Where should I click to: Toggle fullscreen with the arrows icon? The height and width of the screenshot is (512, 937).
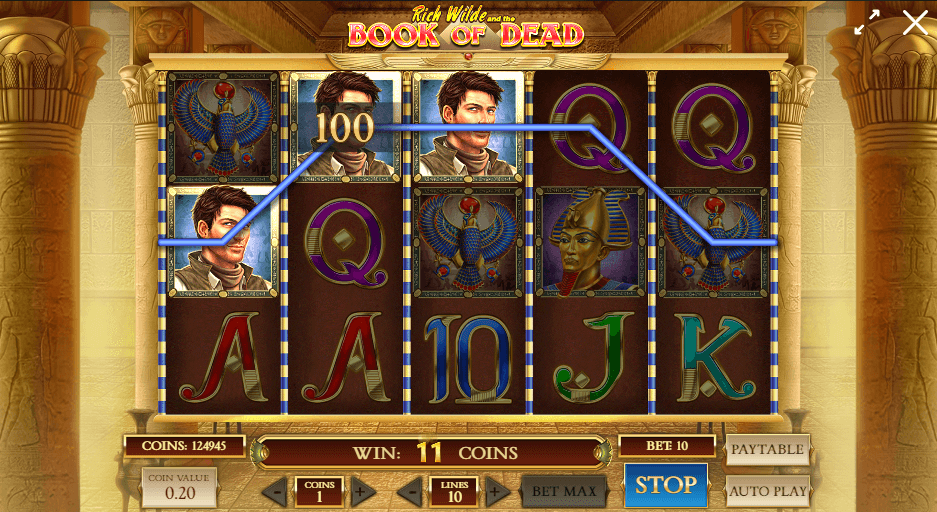point(866,22)
